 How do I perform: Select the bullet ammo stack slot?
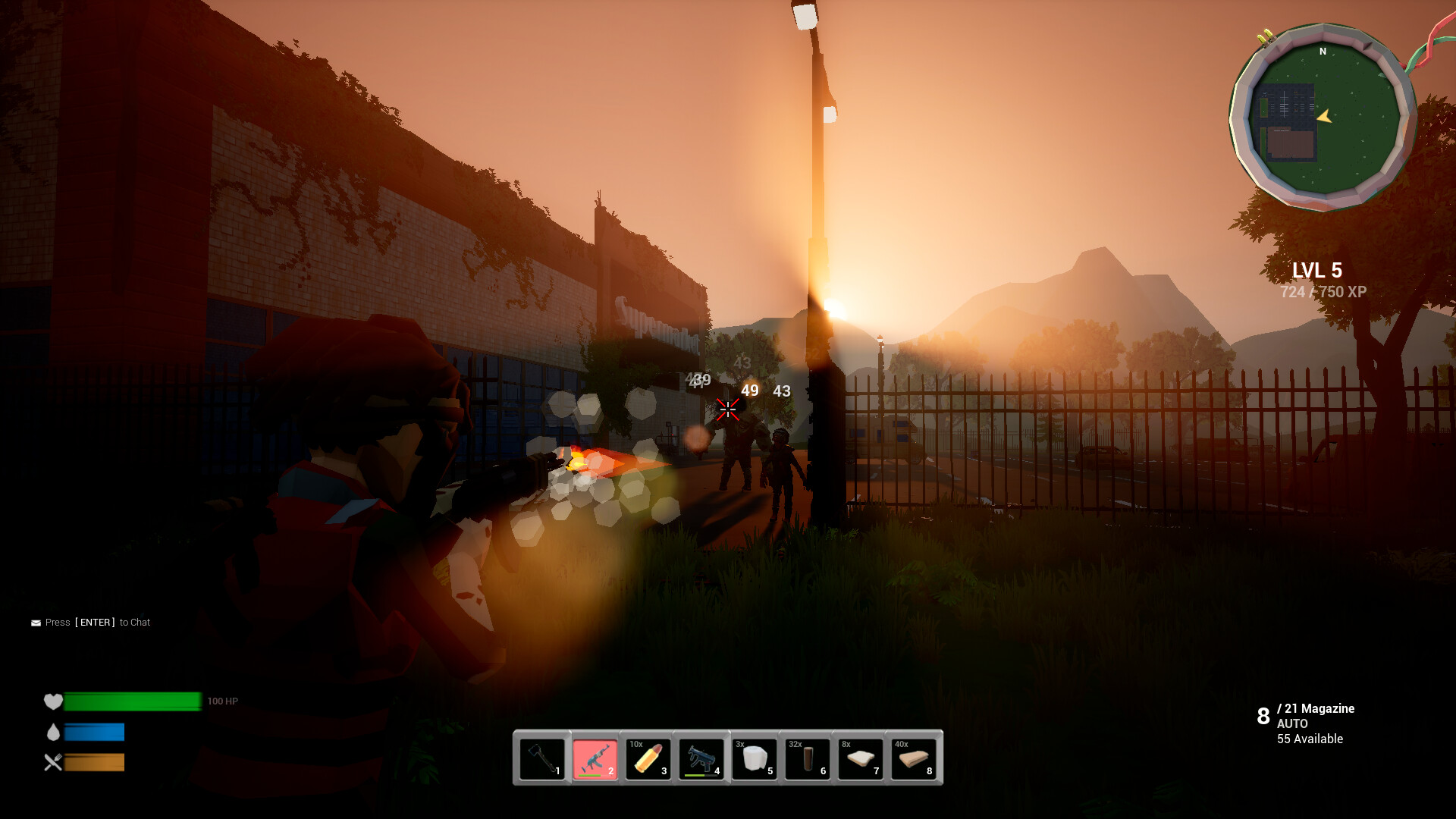[x=648, y=758]
